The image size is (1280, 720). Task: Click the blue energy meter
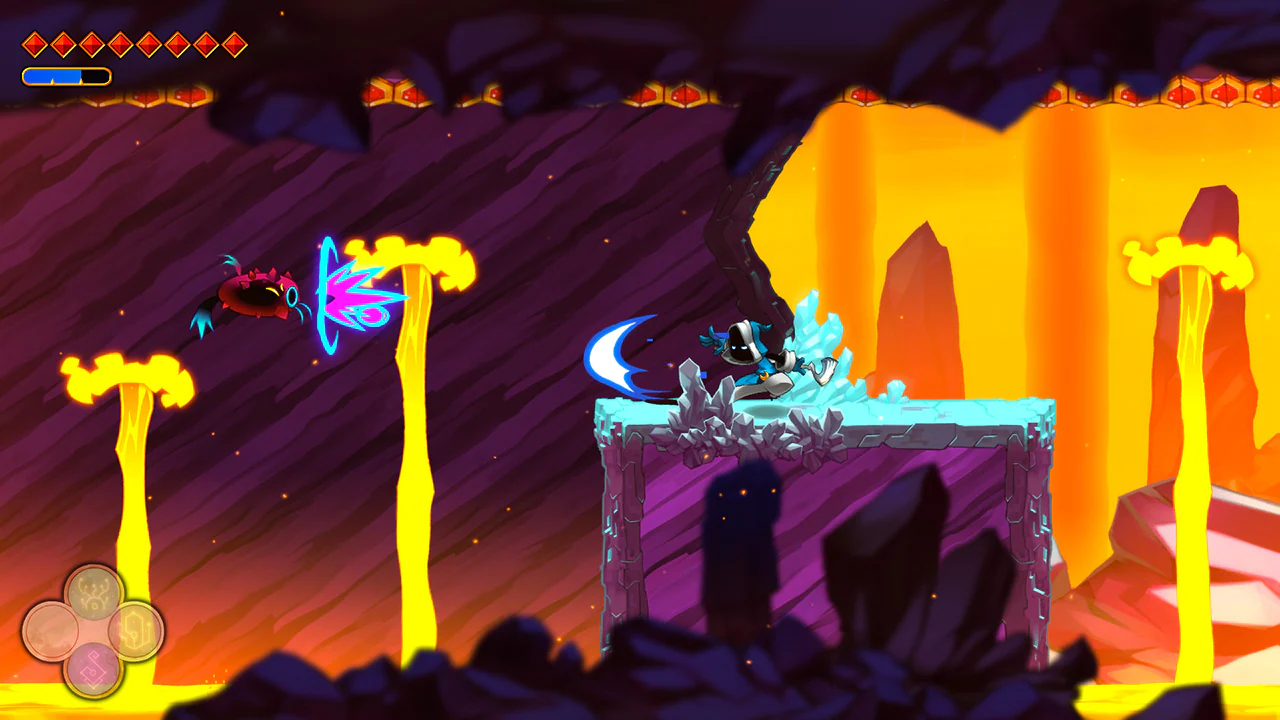pos(55,74)
